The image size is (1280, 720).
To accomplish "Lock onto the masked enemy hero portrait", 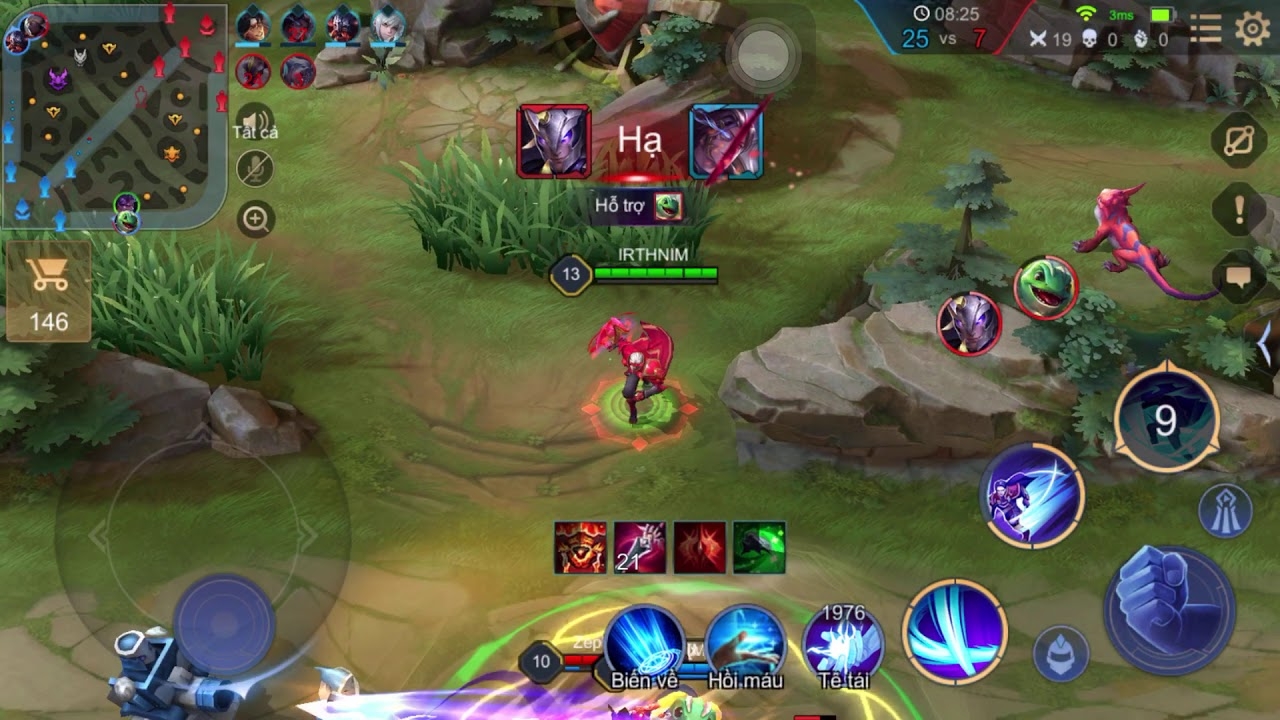I will 969,323.
